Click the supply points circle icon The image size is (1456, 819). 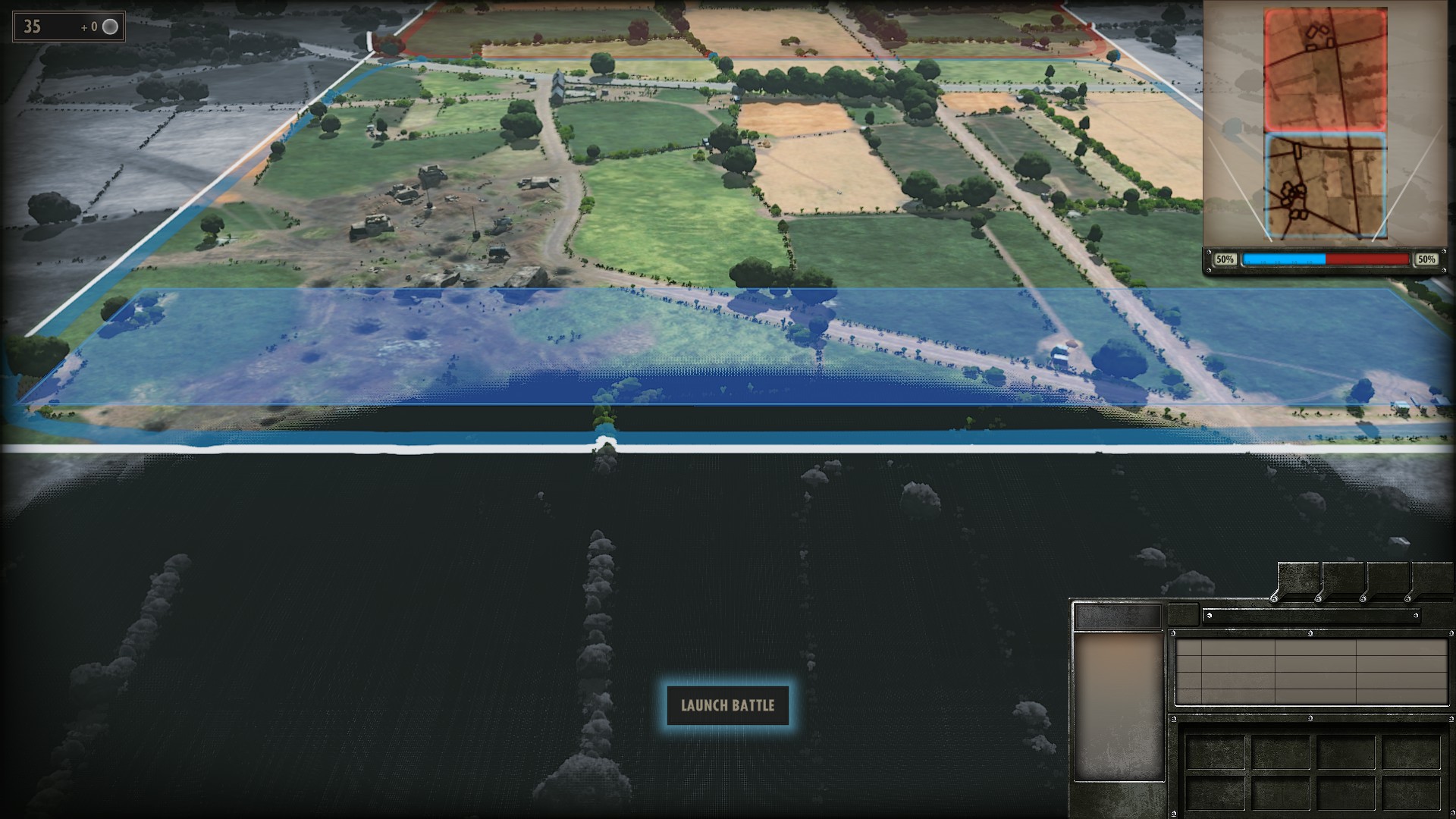[x=111, y=27]
